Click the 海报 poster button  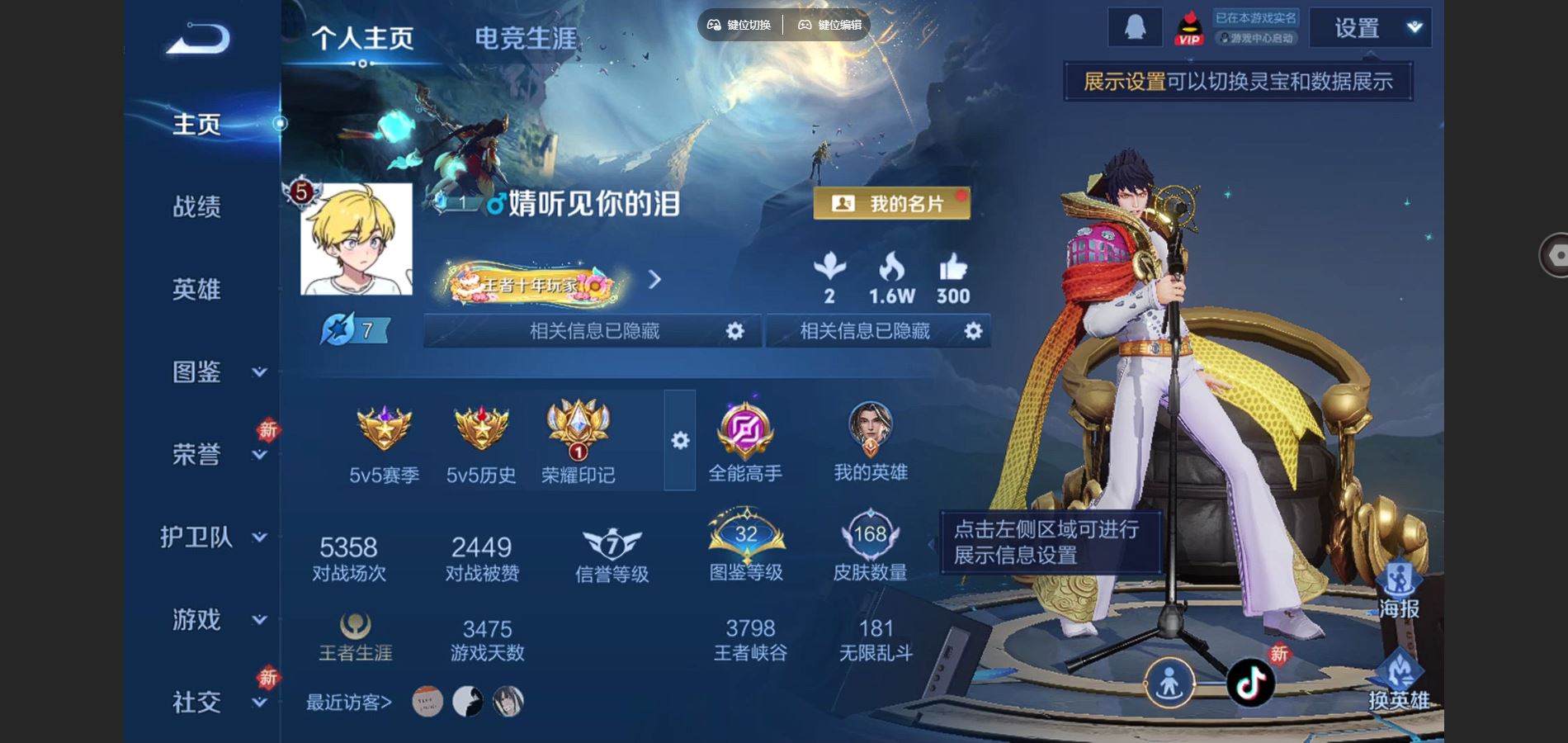click(x=1398, y=589)
